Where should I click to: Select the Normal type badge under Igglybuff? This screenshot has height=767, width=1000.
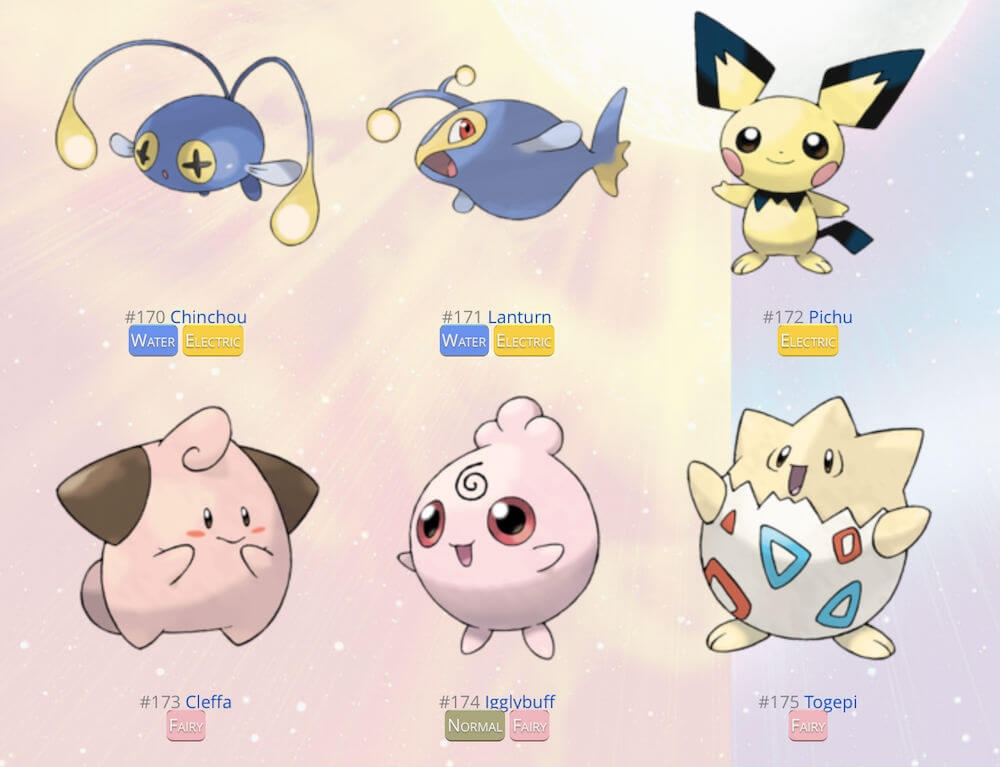click(x=475, y=726)
